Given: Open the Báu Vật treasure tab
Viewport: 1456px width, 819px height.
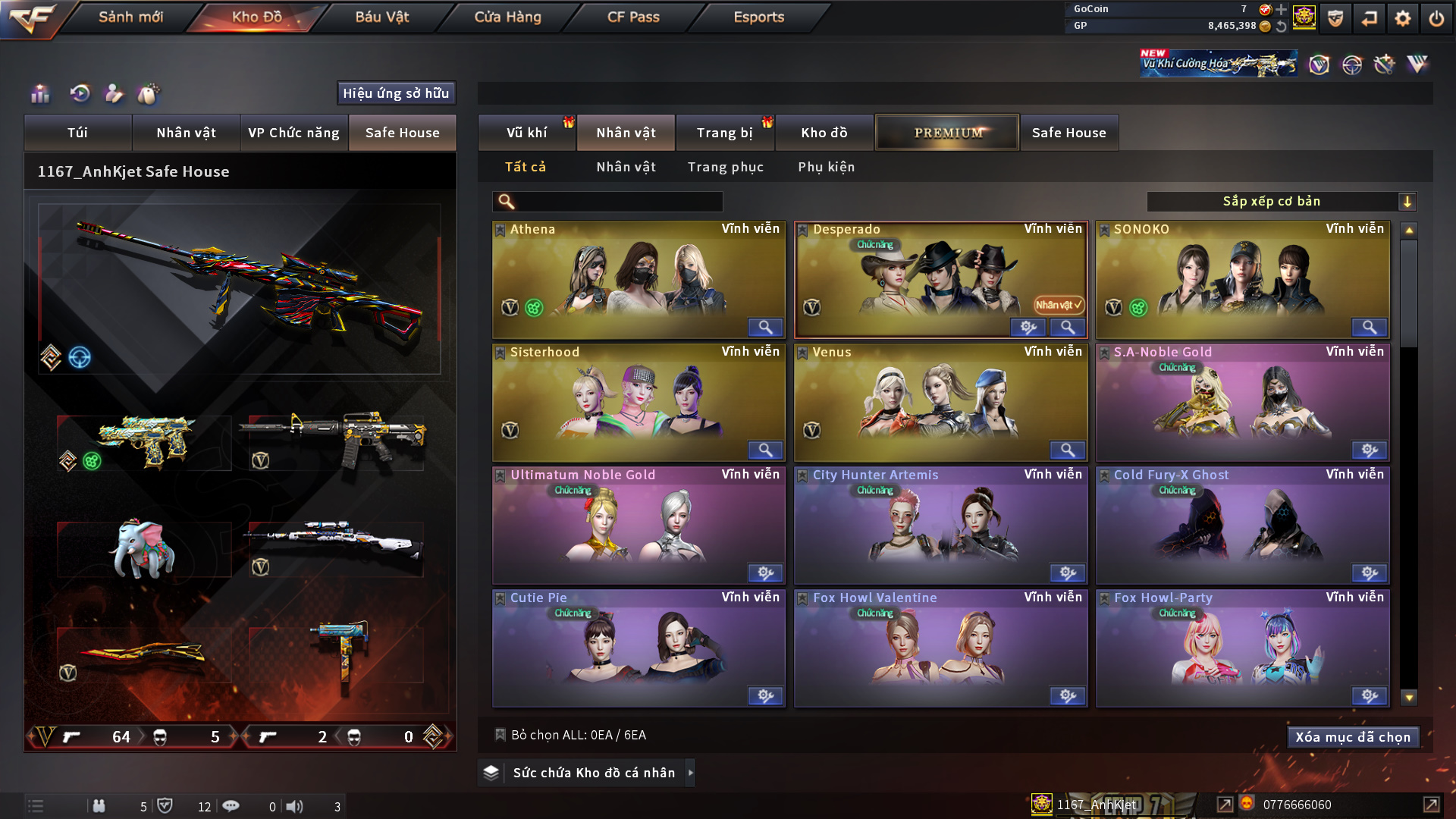Looking at the screenshot, I should click(x=381, y=17).
